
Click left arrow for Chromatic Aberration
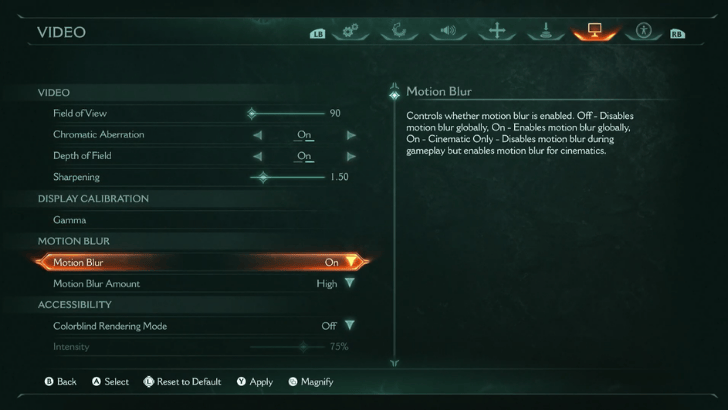(x=257, y=135)
